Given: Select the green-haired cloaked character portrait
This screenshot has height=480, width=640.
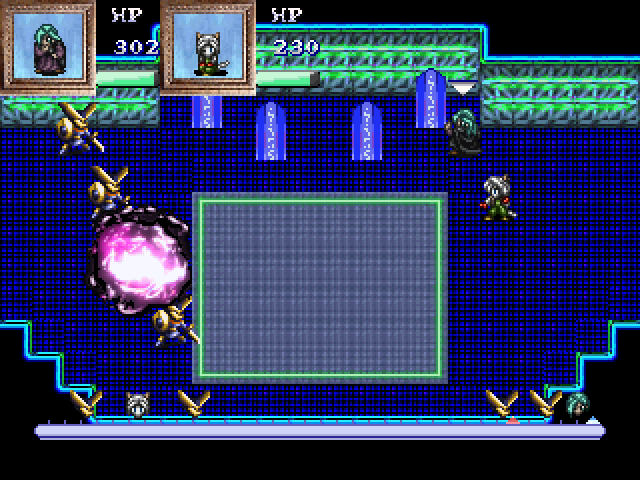Looking at the screenshot, I should pyautogui.click(x=47, y=46).
